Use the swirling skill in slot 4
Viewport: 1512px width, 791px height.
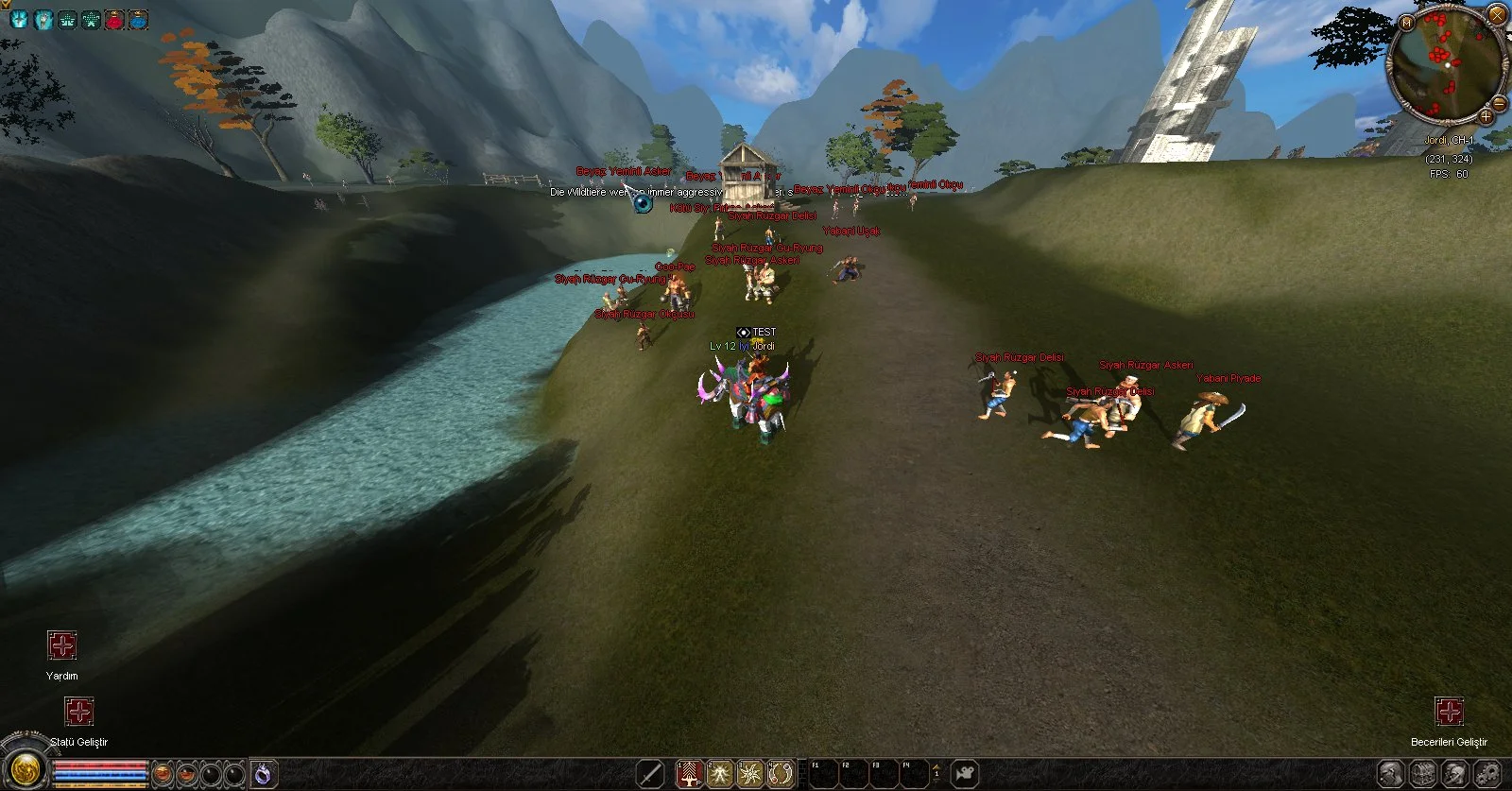click(781, 774)
